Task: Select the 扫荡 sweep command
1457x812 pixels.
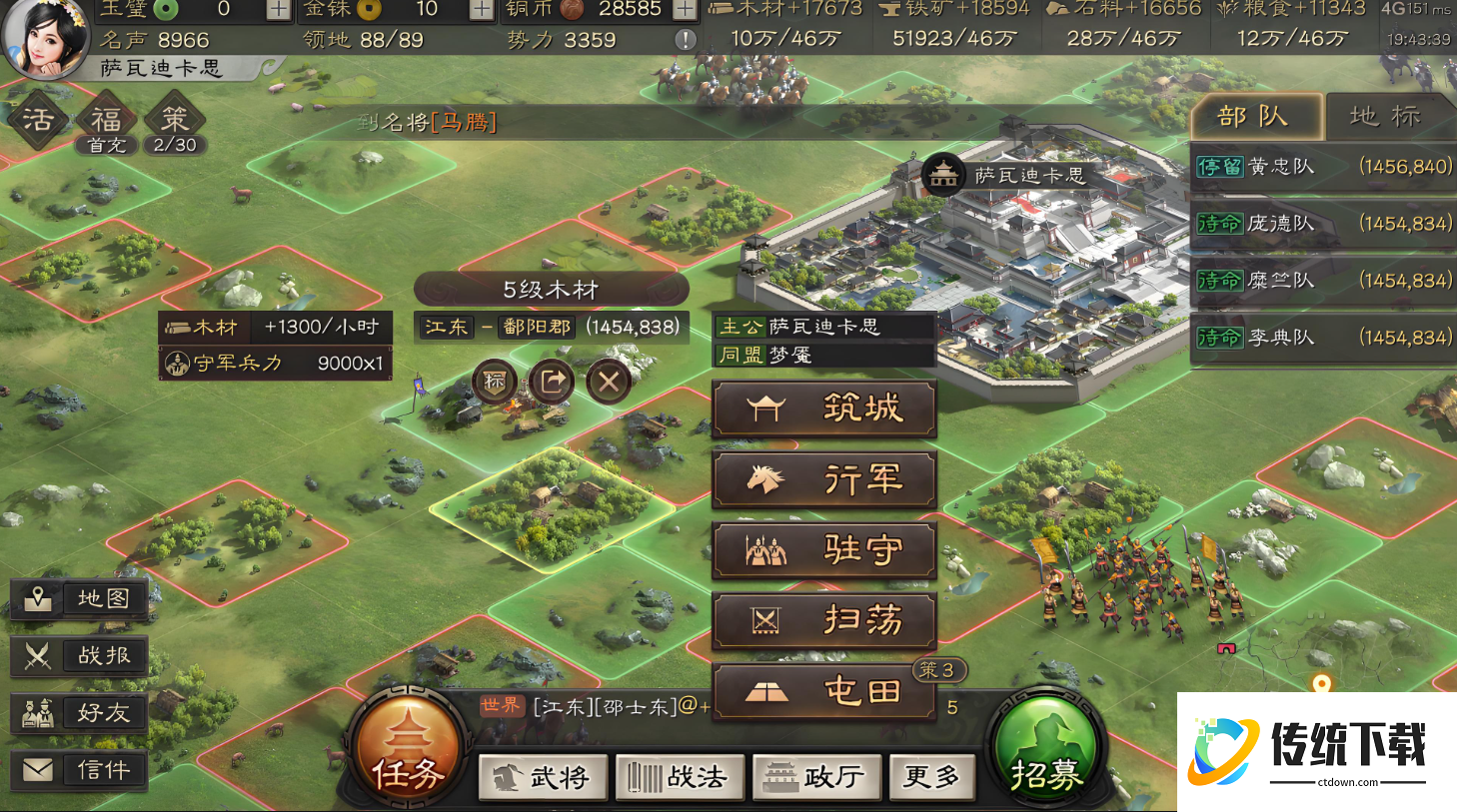Action: pos(823,621)
